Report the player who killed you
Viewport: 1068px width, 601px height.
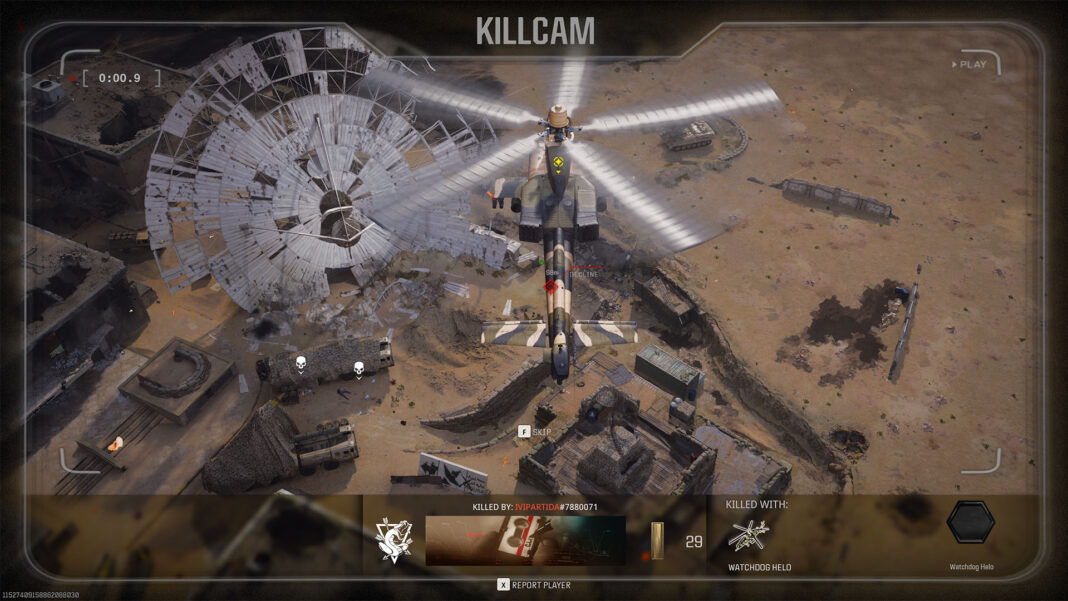(536, 585)
